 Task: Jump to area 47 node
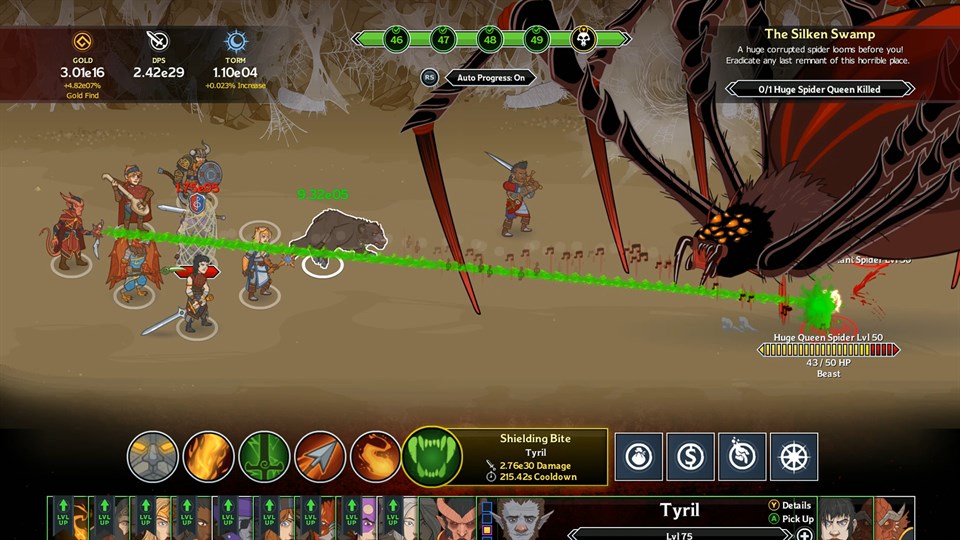click(x=443, y=40)
